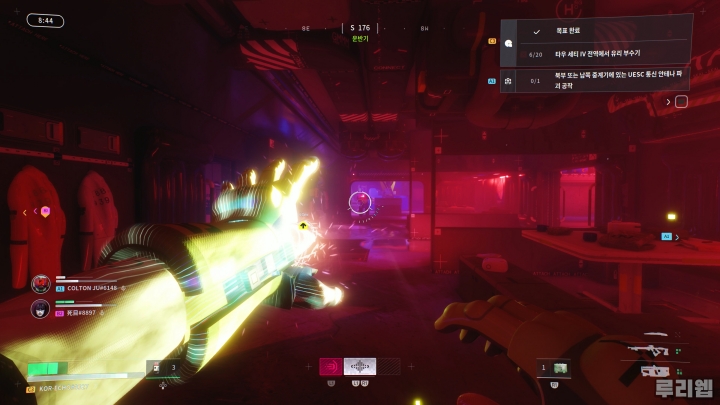
Task: Open the purple shield marker icon at left
Action: pyautogui.click(x=45, y=211)
